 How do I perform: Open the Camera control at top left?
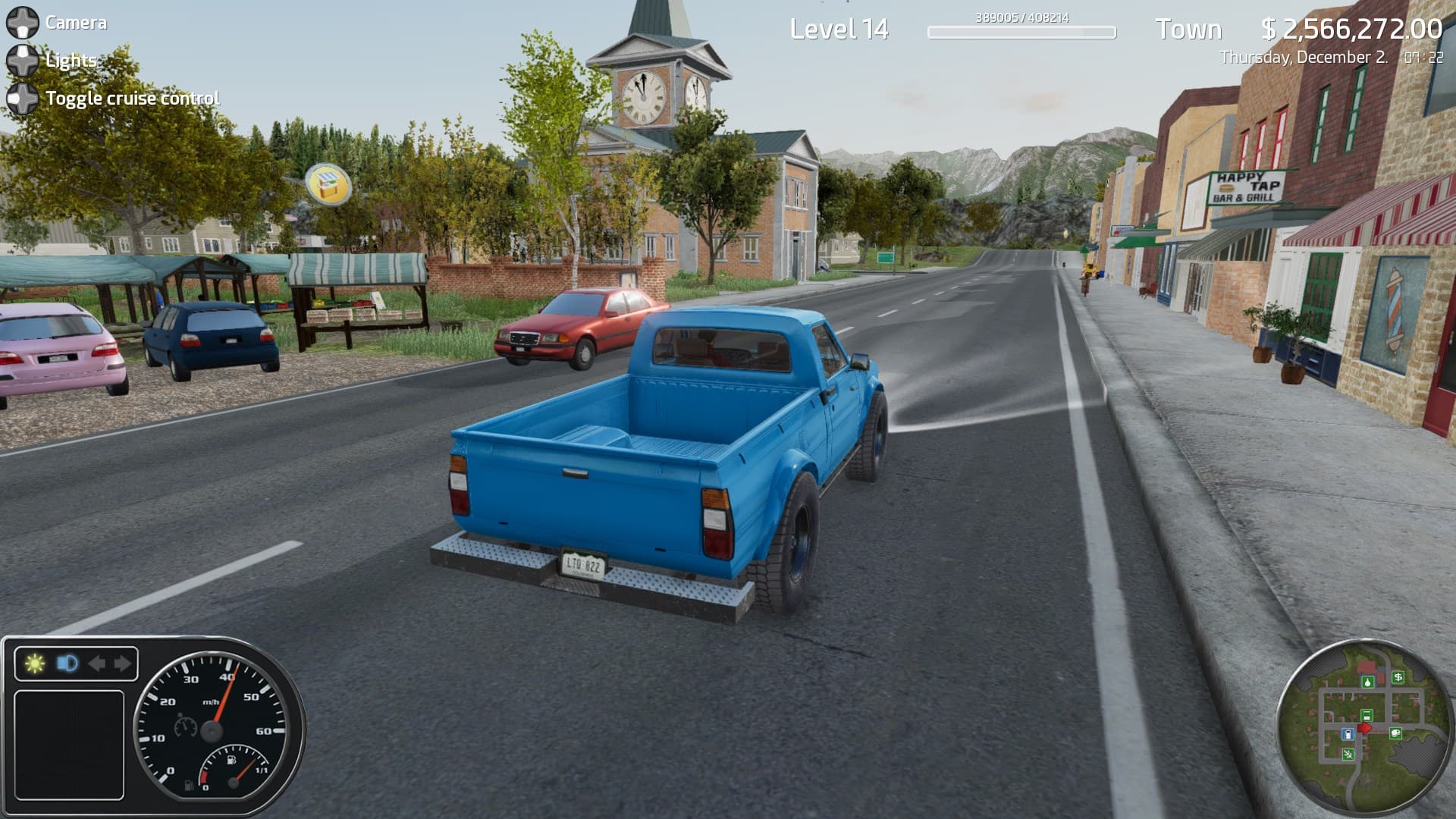(x=23, y=22)
